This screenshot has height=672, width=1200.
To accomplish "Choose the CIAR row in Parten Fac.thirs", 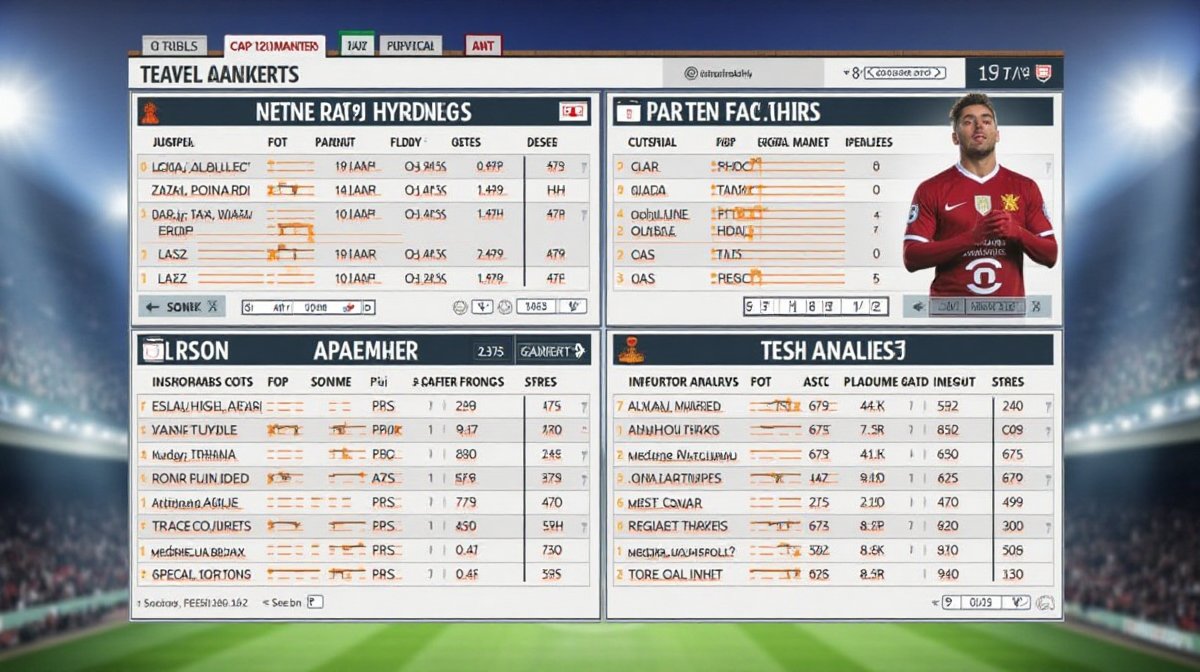I will coord(645,167).
